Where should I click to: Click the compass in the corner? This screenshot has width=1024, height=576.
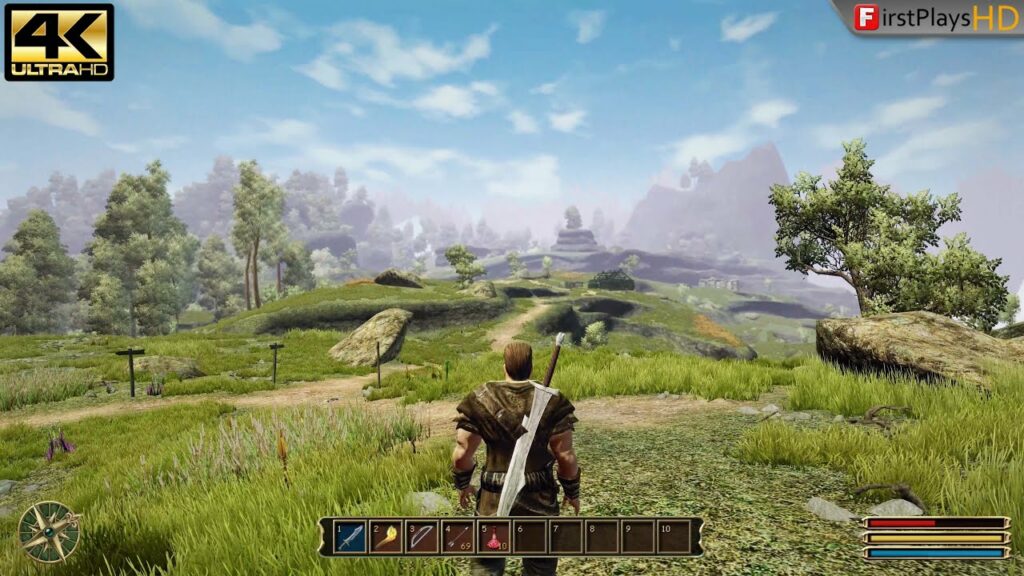click(49, 531)
